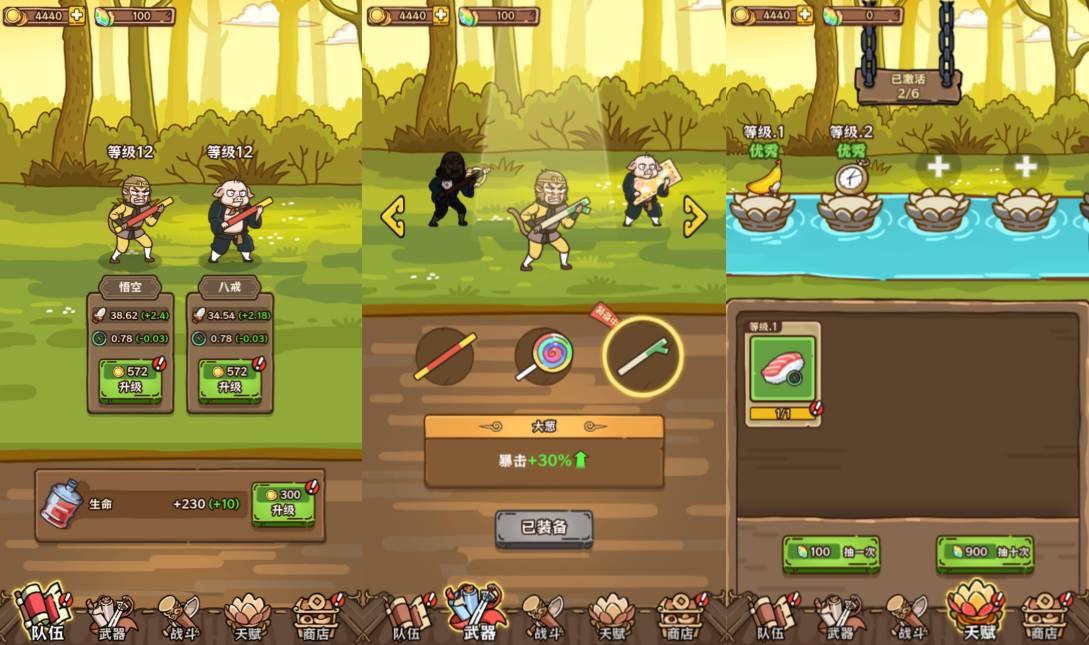Image resolution: width=1089 pixels, height=645 pixels.
Task: Open the banana talent on the lotus
Action: point(762,180)
